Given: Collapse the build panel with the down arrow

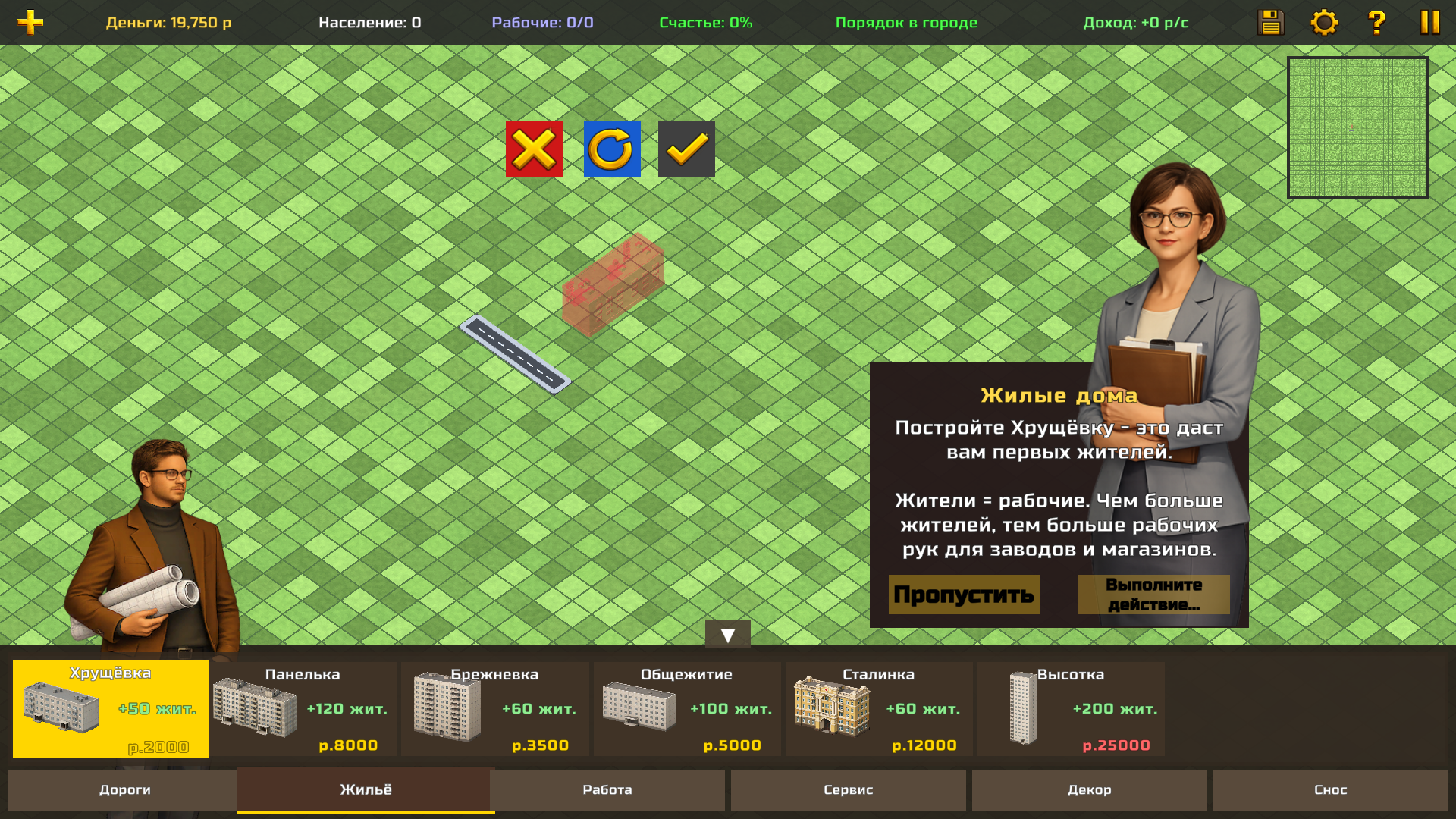Looking at the screenshot, I should 728,633.
